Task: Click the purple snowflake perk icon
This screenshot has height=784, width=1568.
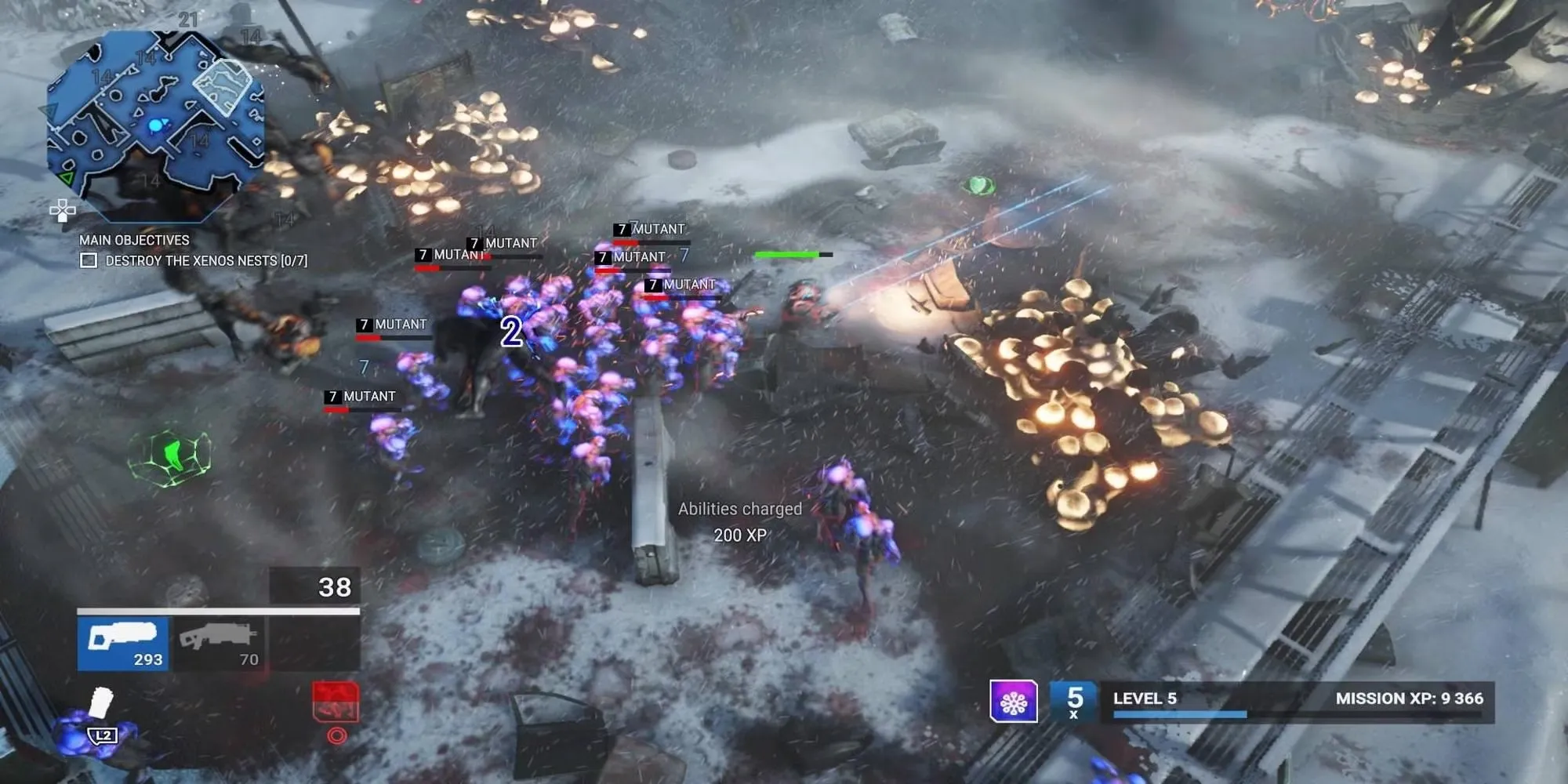Action: coord(1013,701)
